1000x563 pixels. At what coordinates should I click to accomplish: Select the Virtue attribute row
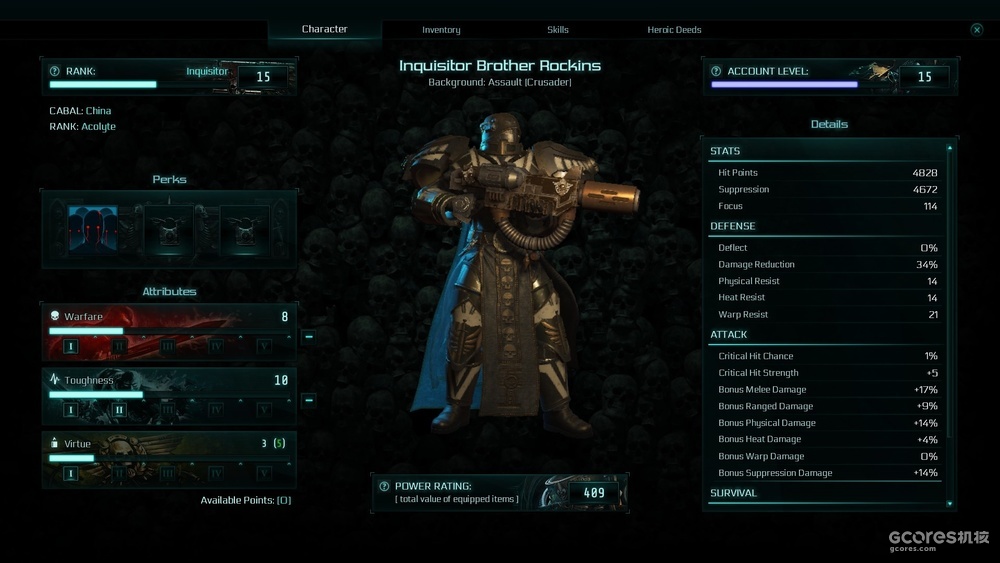(x=168, y=444)
